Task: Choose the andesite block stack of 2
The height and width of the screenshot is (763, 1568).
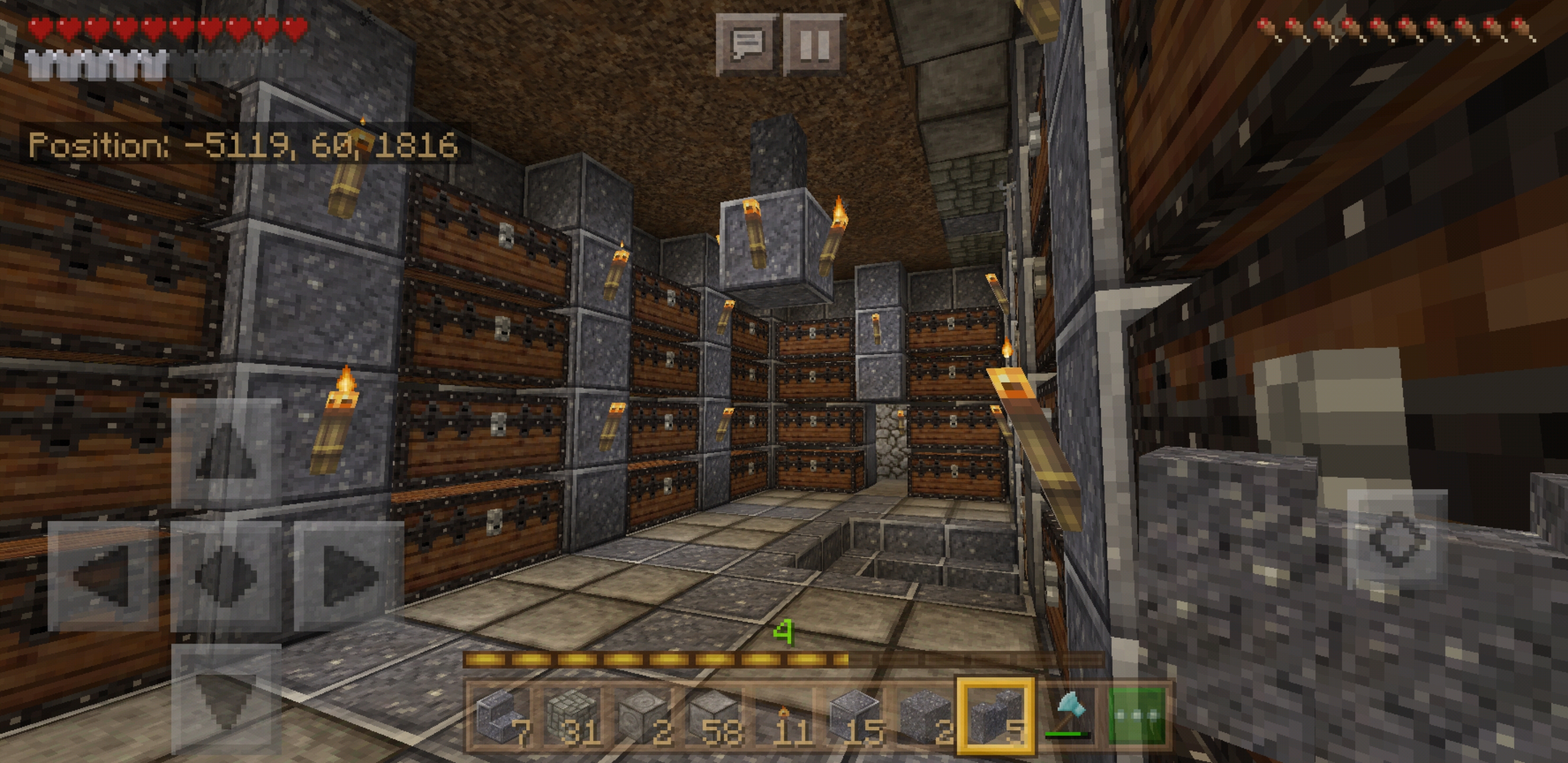Action: [926, 717]
